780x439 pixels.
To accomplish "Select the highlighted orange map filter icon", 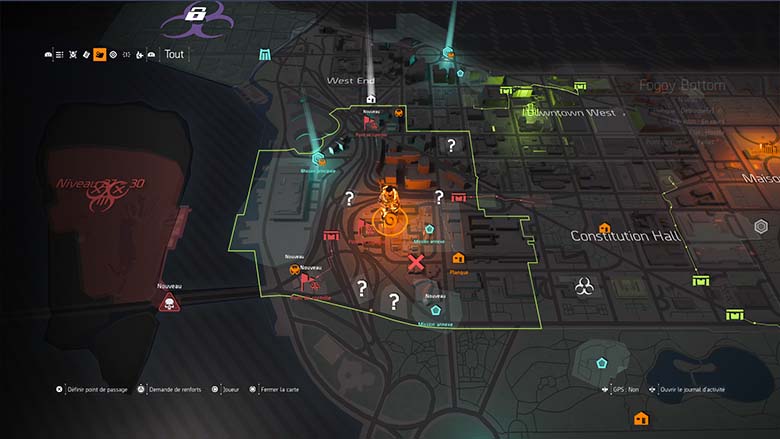I will coord(100,54).
